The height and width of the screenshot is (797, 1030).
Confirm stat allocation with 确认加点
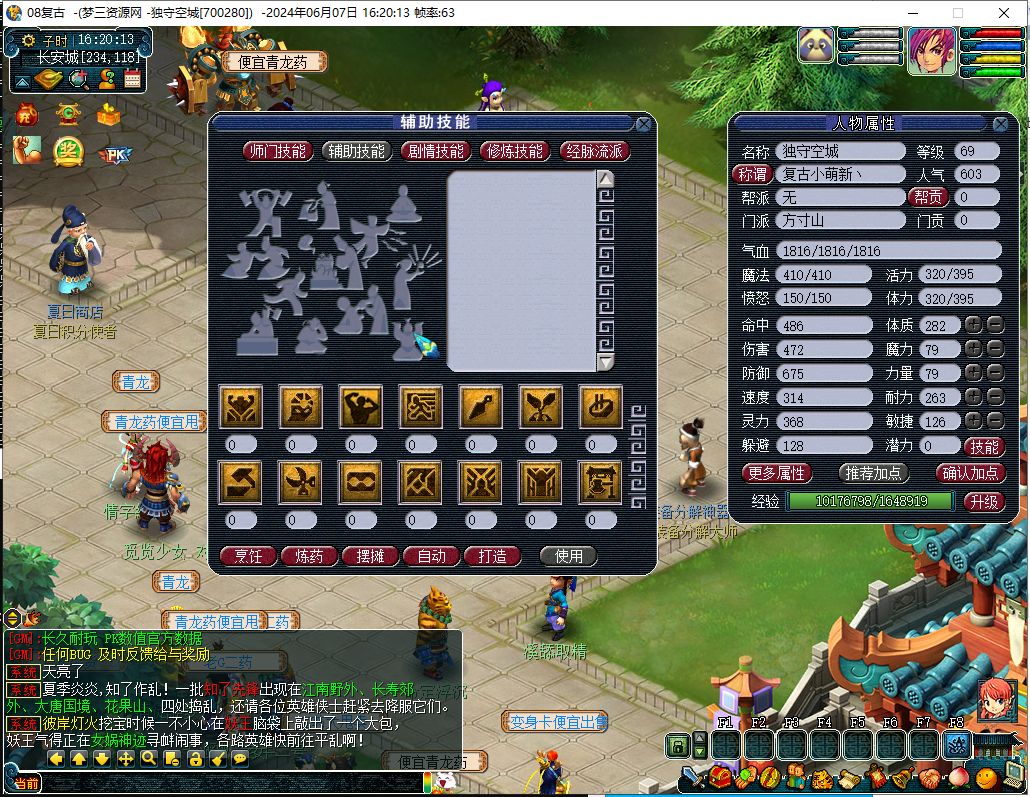[970, 473]
